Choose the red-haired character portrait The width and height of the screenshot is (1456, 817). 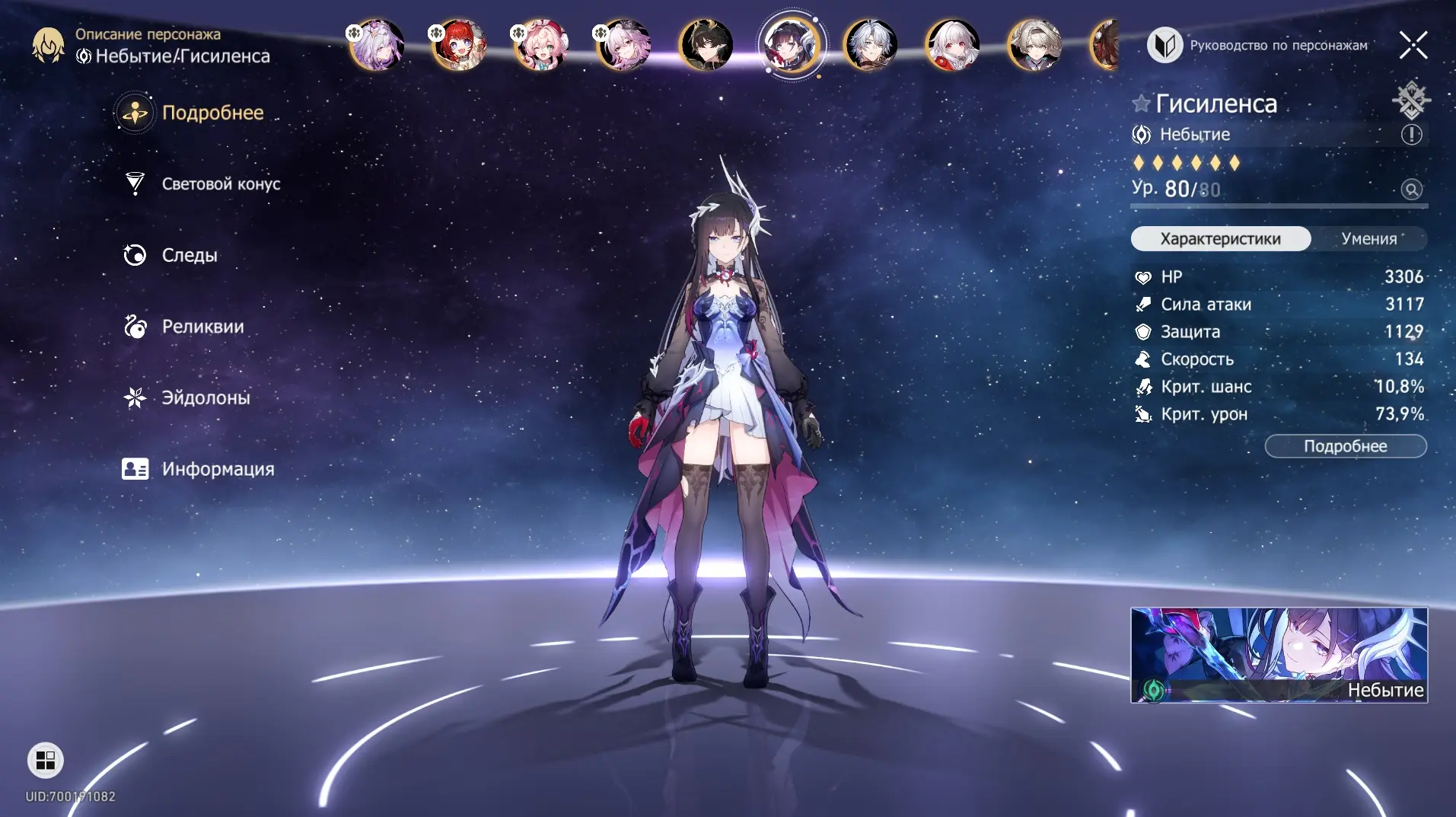click(459, 45)
